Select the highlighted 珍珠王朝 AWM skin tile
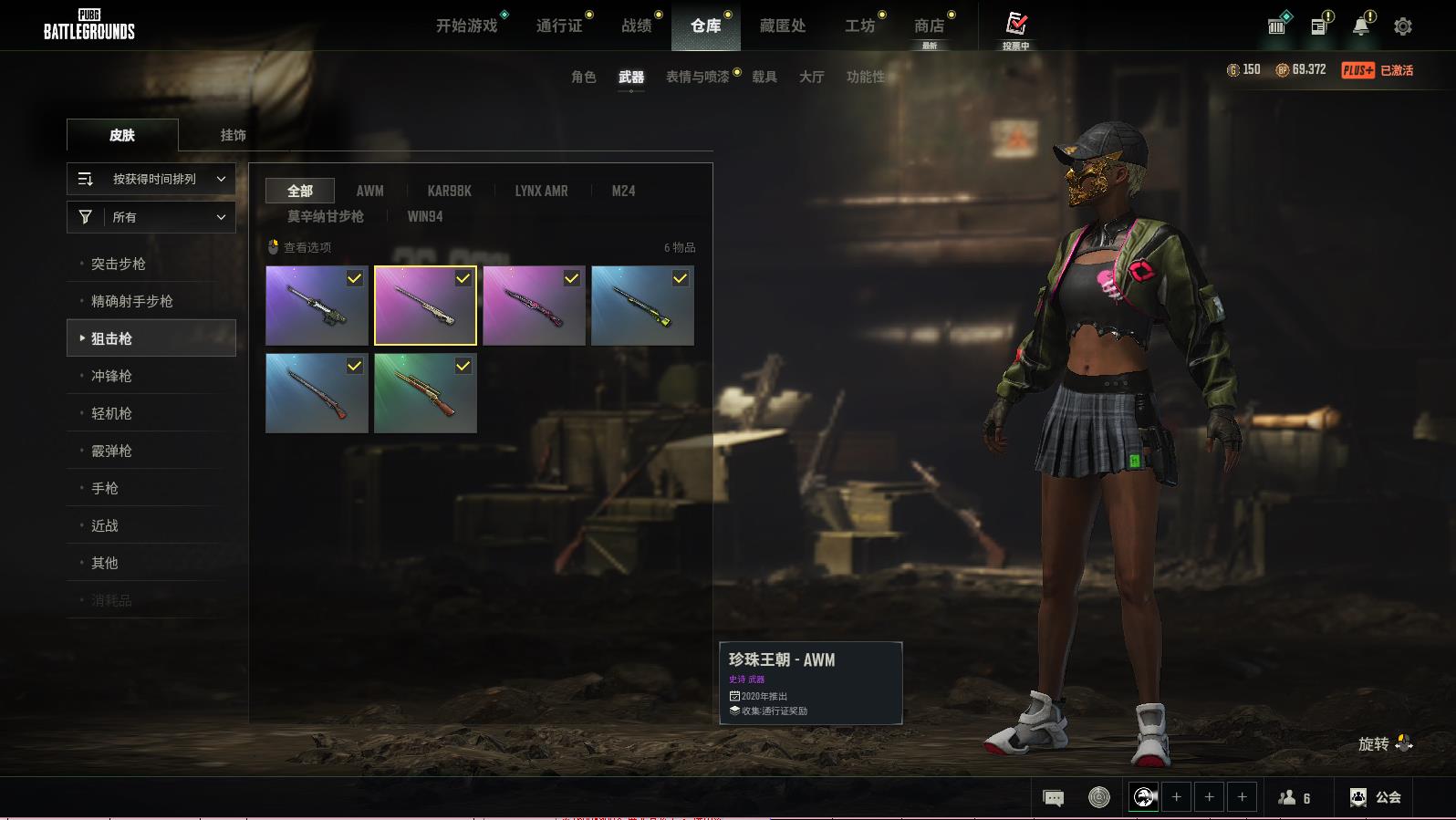The image size is (1456, 820). click(425, 306)
